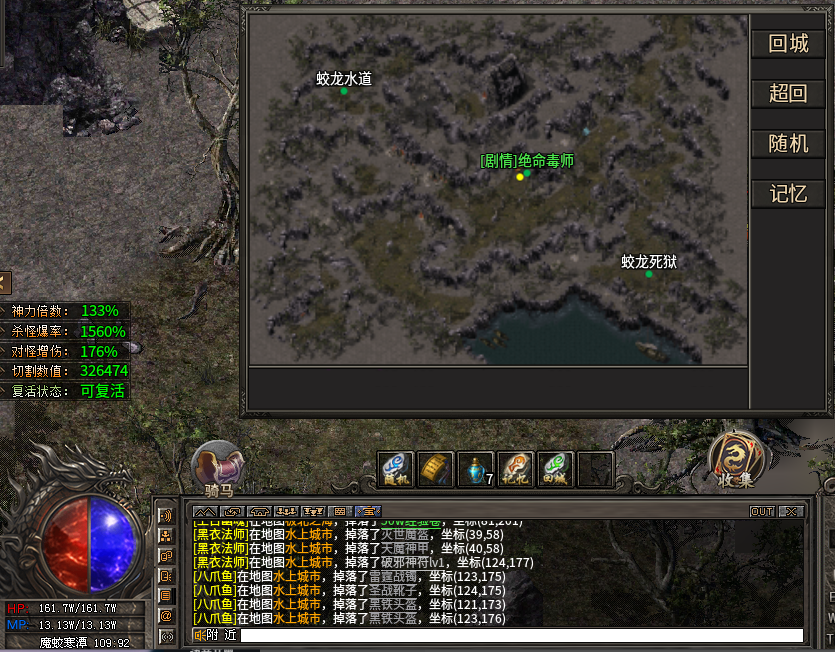Use the 回城 scroll hotbar item

tap(555, 469)
